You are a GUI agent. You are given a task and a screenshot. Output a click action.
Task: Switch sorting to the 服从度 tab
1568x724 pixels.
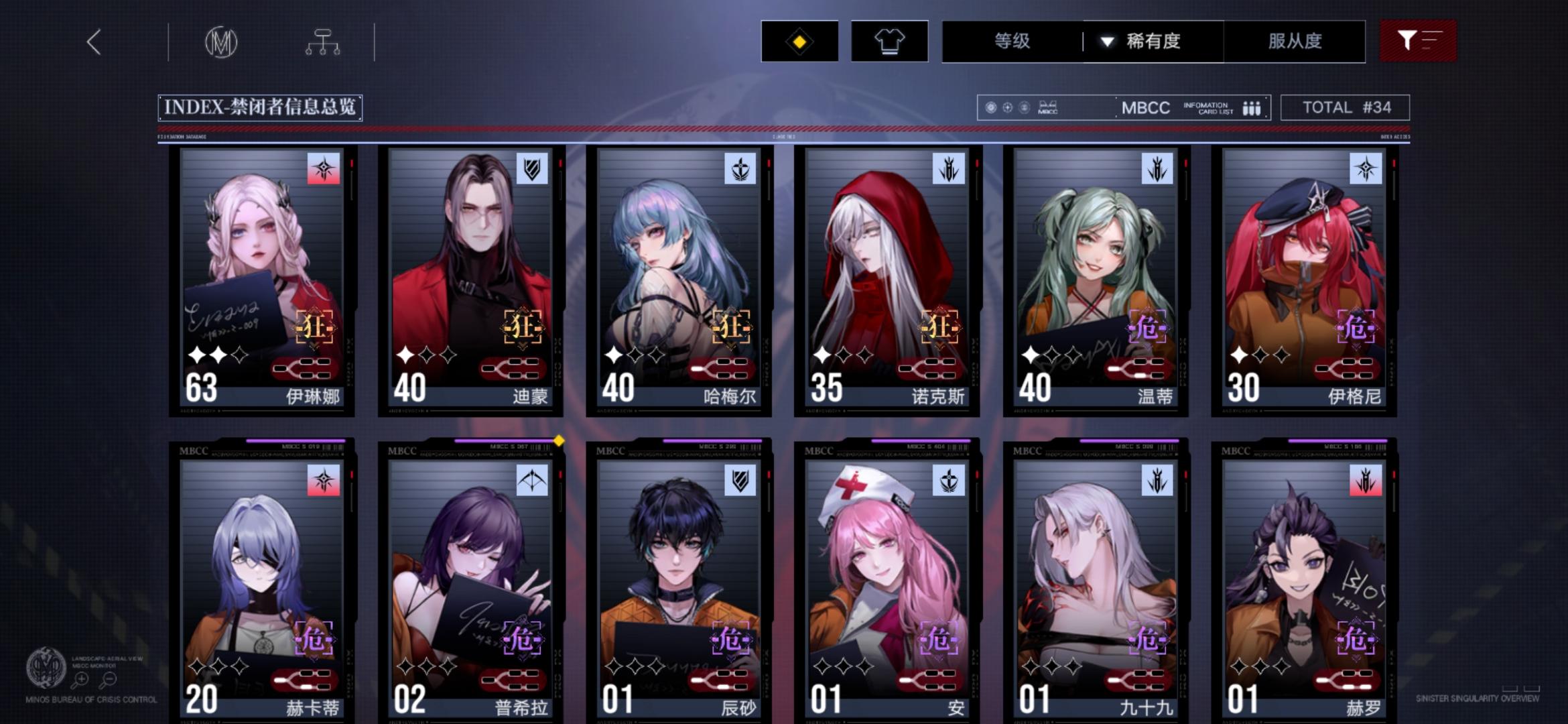[x=1295, y=42]
